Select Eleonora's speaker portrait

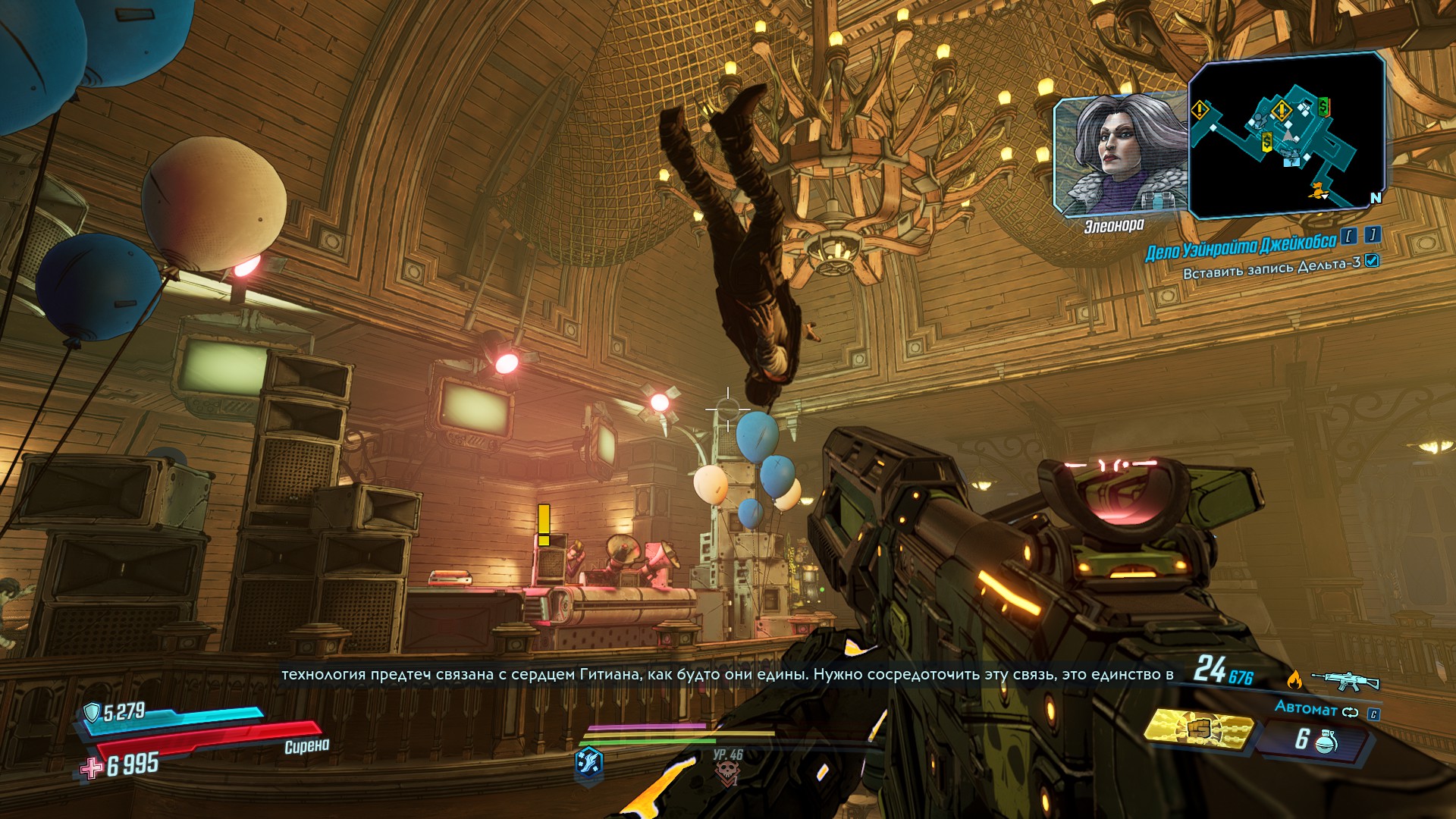1122,155
